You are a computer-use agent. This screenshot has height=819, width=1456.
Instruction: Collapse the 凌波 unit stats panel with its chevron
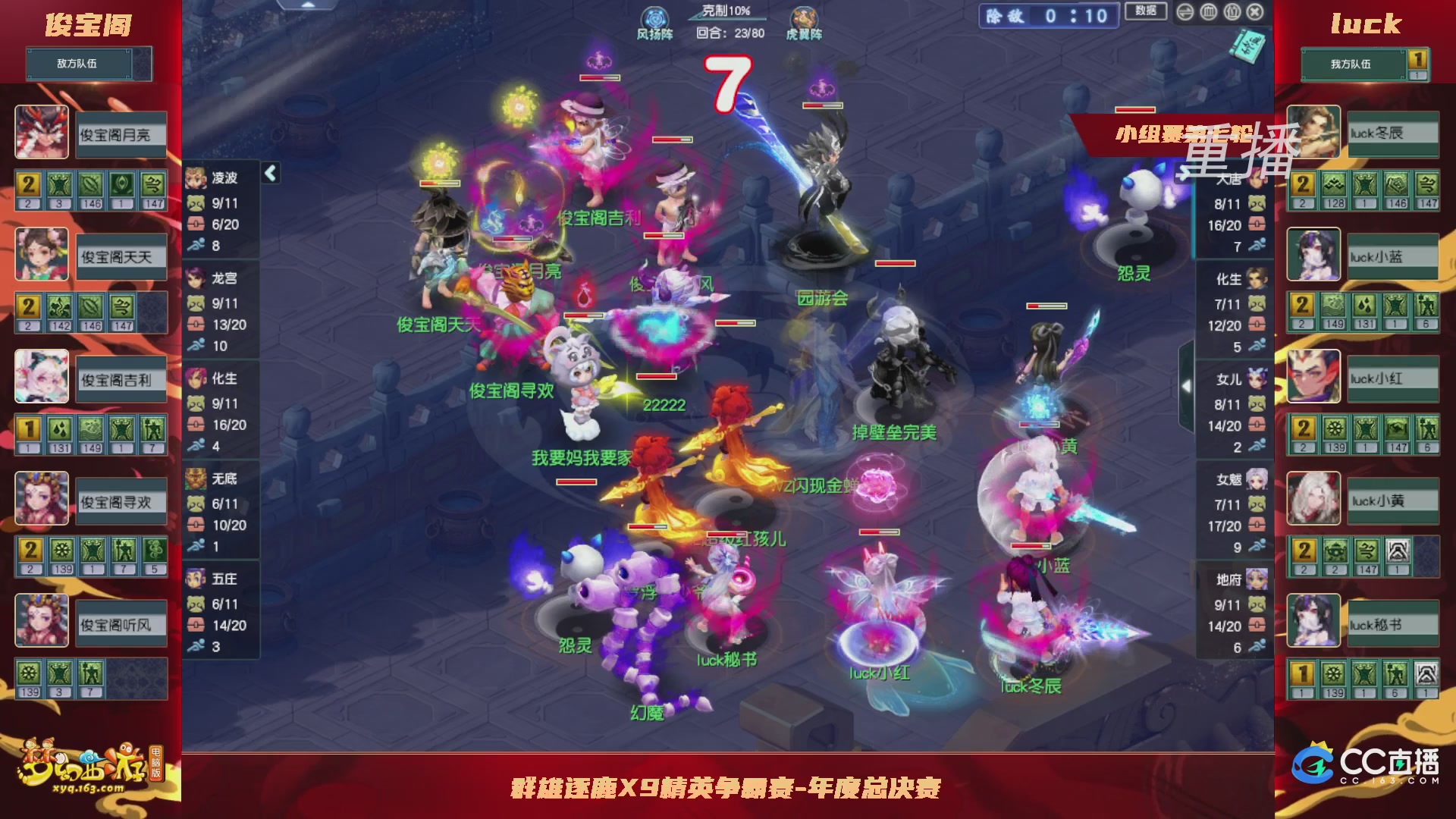pyautogui.click(x=269, y=172)
